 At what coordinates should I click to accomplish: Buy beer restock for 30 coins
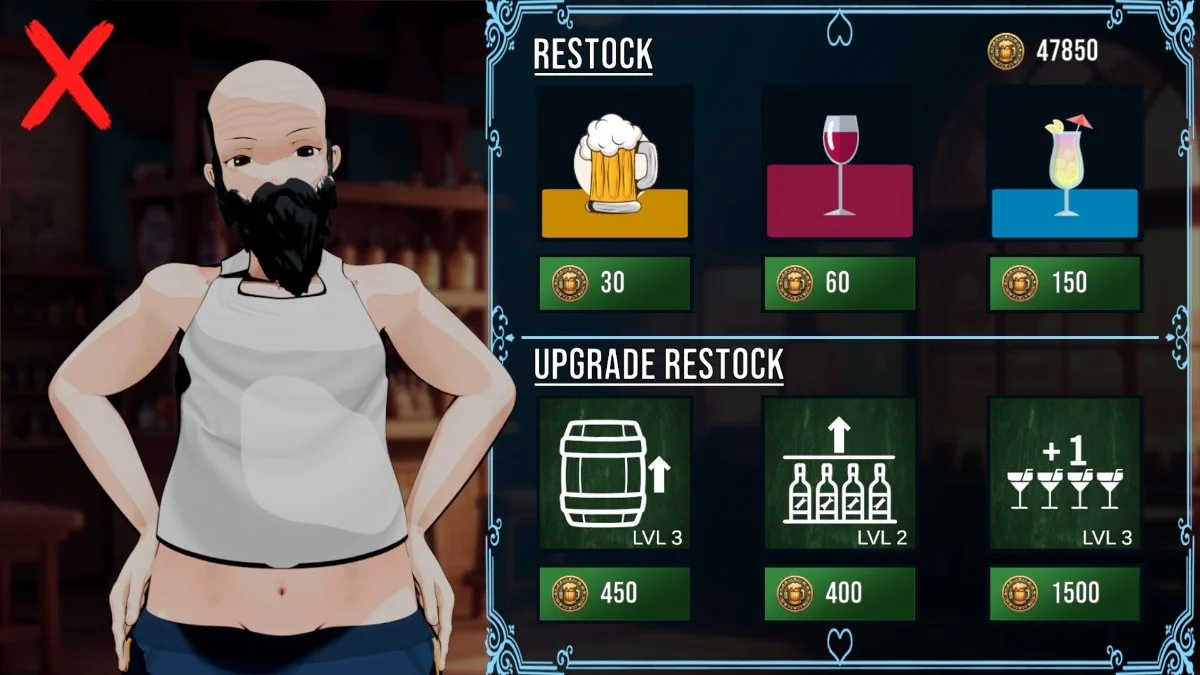pyautogui.click(x=615, y=283)
